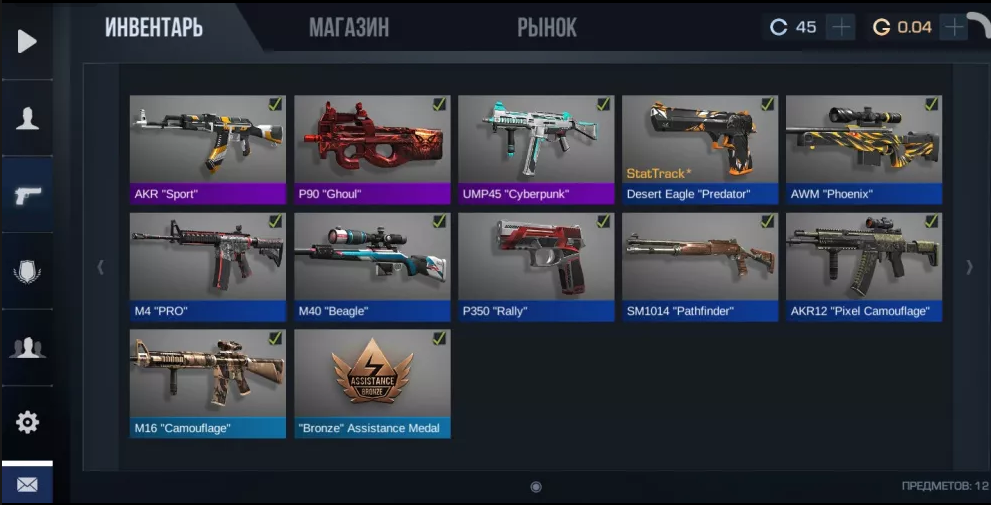Open the mail envelope icon
Image resolution: width=991 pixels, height=505 pixels.
[x=27, y=485]
